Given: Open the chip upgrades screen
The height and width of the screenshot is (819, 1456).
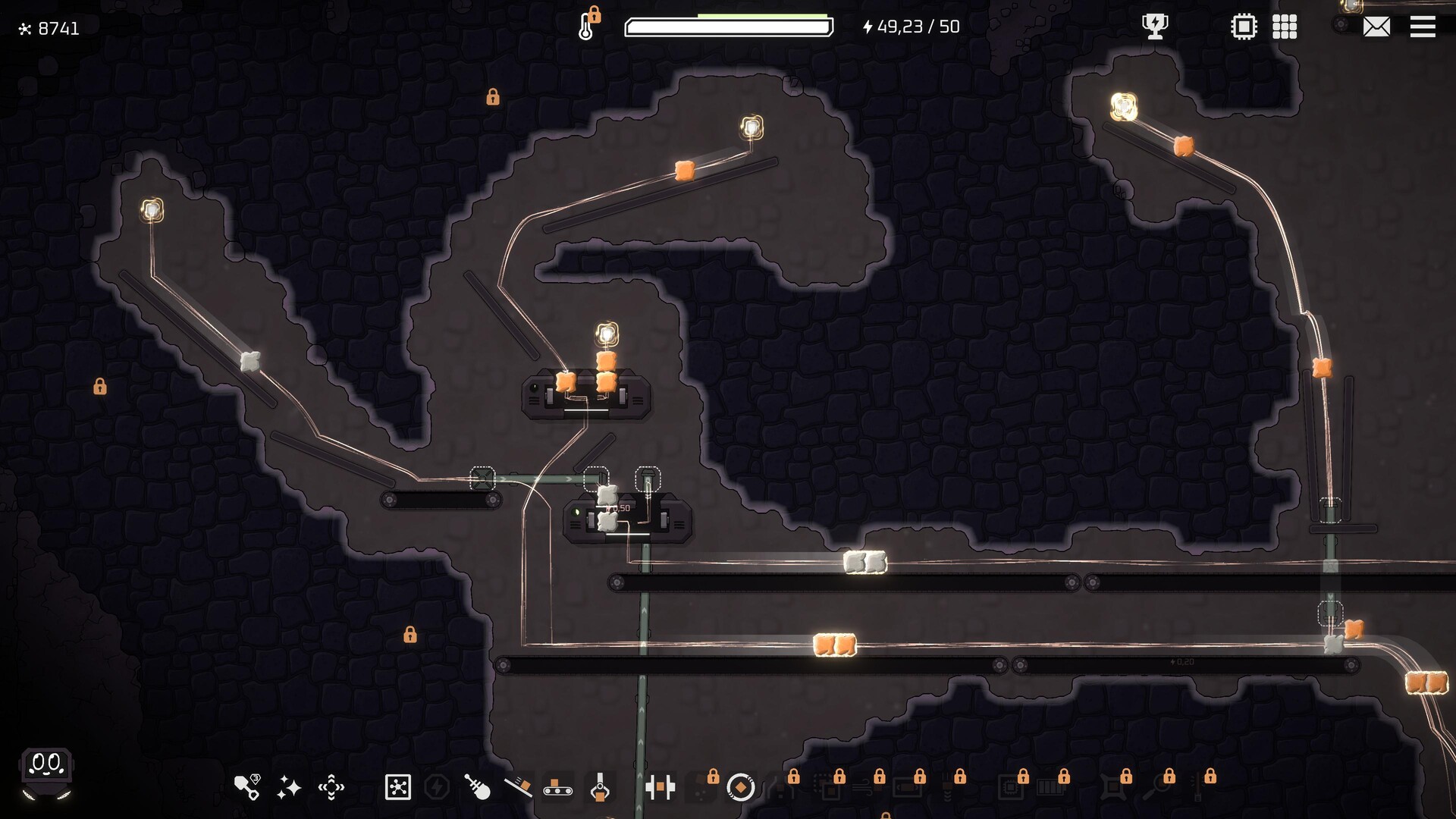Looking at the screenshot, I should point(1244,27).
